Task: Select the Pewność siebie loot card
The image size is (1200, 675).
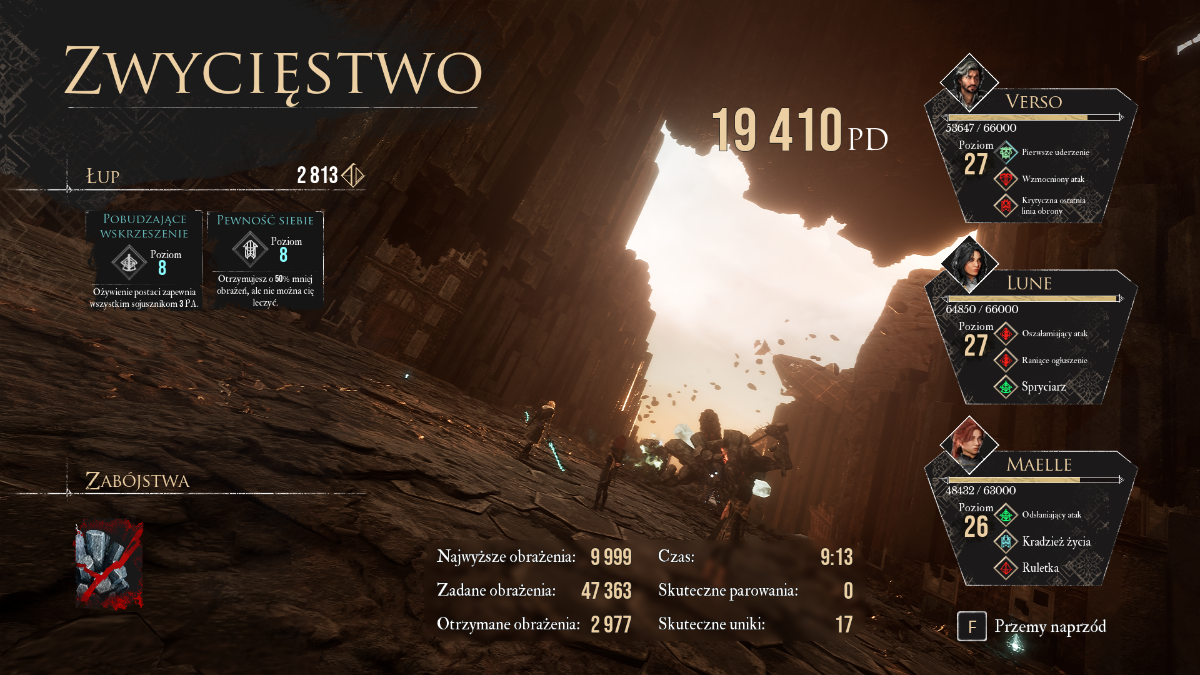Action: [x=264, y=259]
